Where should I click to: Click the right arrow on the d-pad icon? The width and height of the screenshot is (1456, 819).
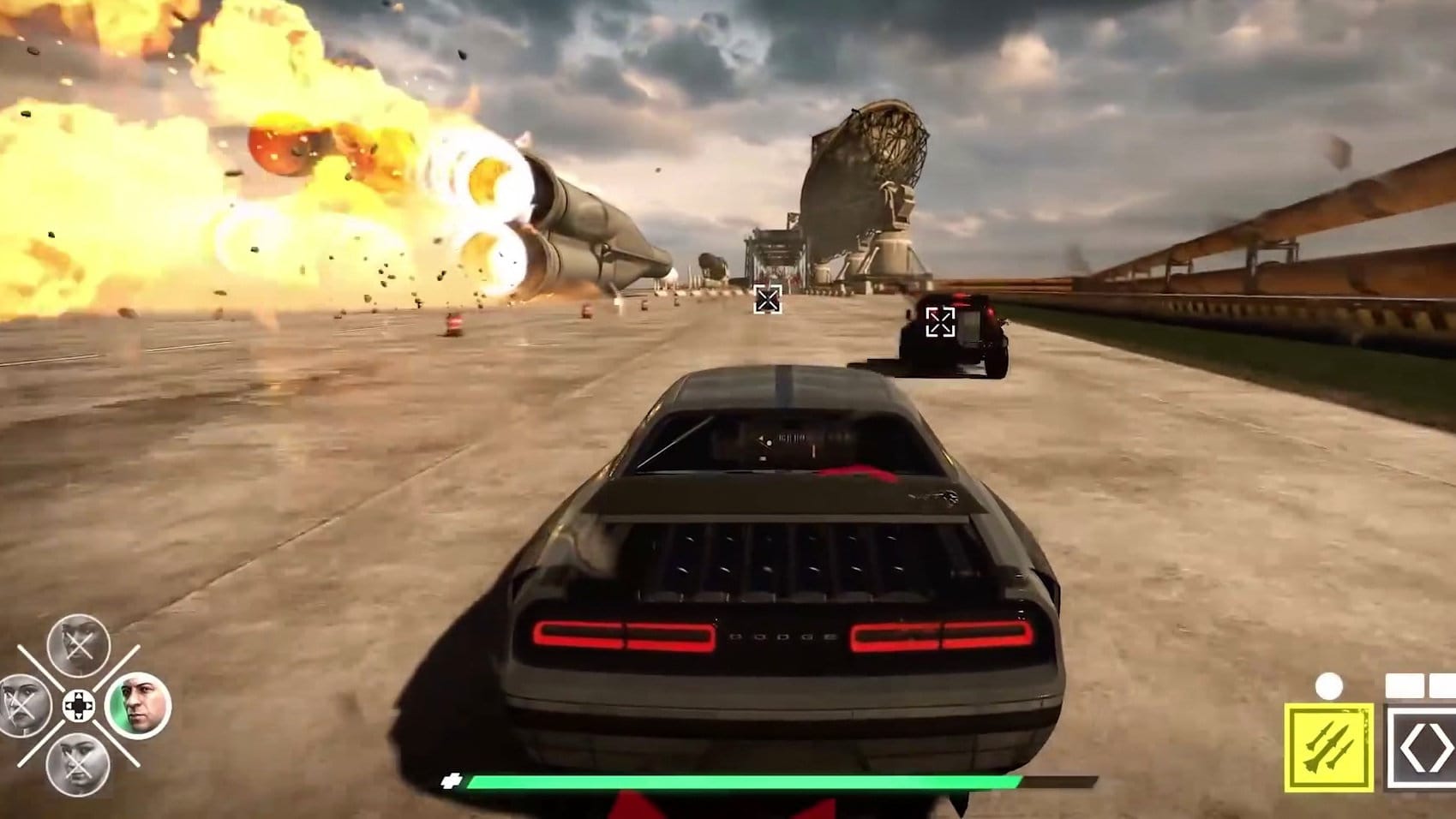(89, 706)
